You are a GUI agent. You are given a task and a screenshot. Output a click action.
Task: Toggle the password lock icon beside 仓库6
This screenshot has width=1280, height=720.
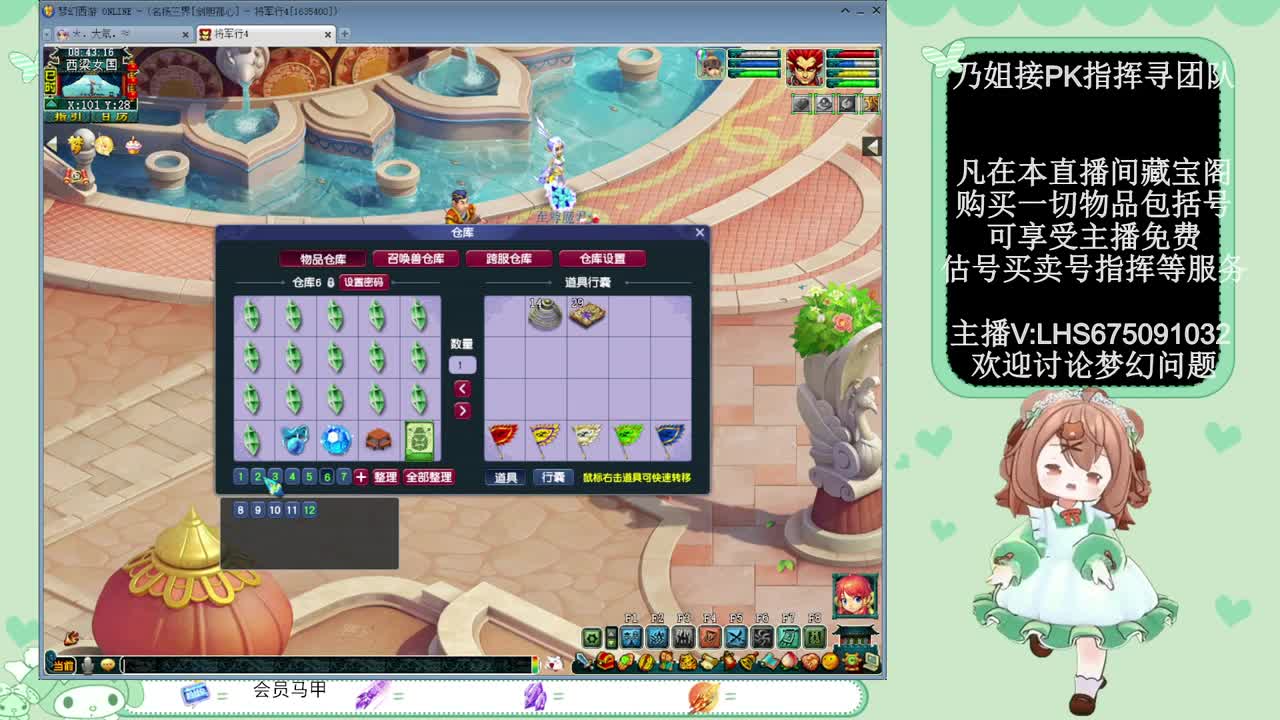(x=329, y=281)
